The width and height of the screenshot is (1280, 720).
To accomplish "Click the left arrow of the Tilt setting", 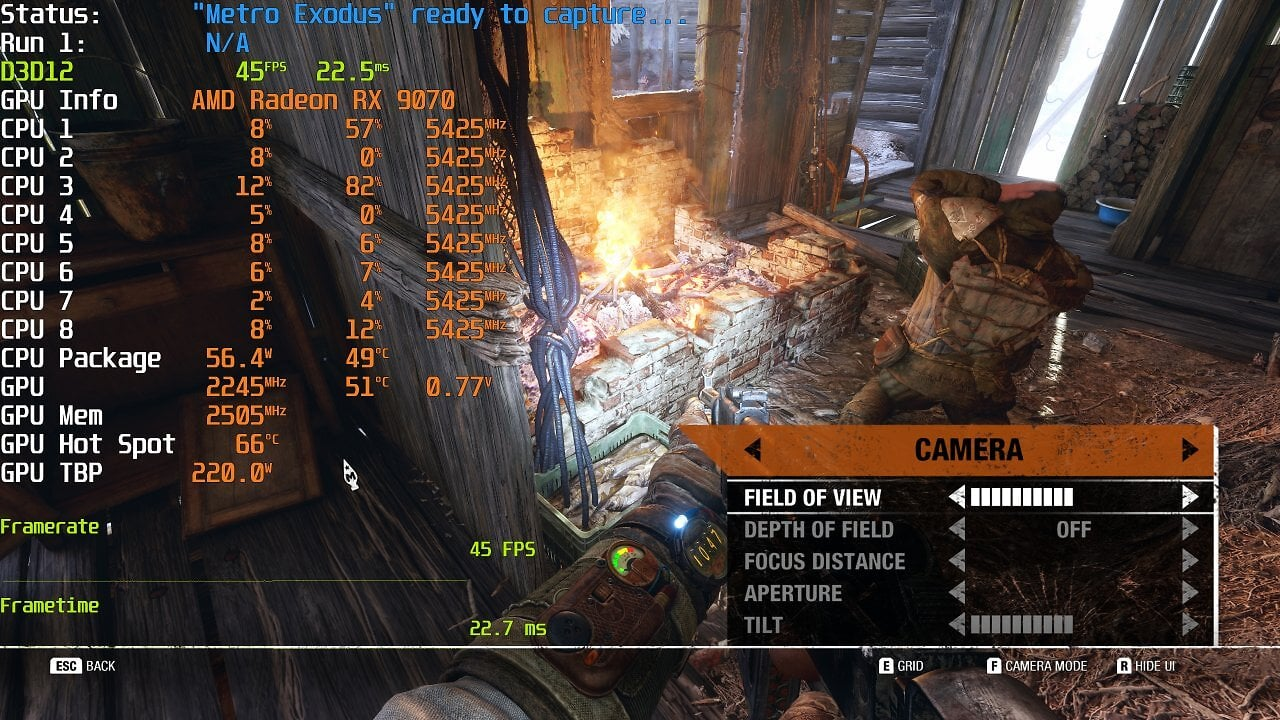I will point(957,625).
